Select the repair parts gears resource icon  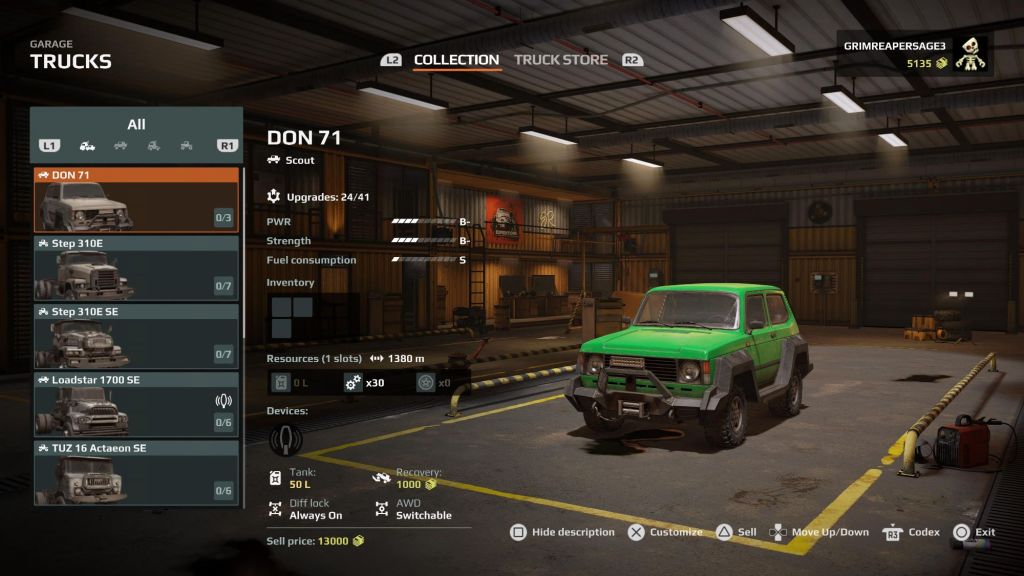coord(353,382)
